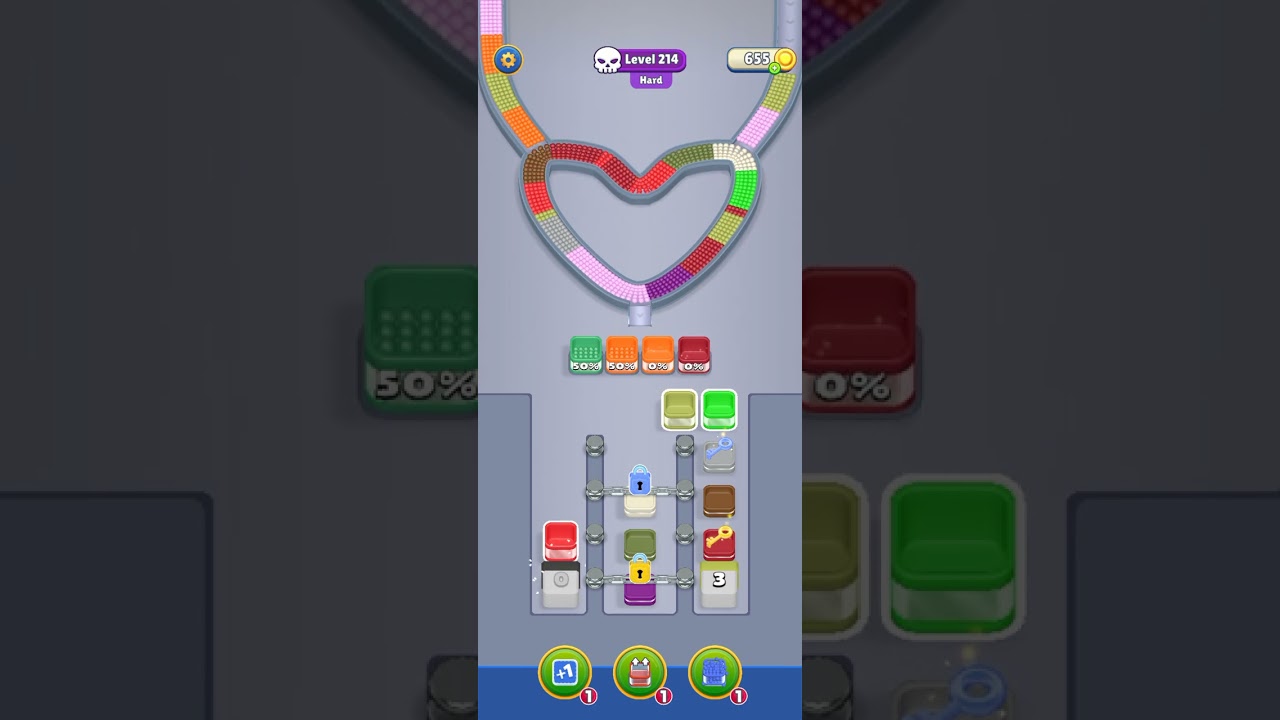Select the red 0% bucket
The width and height of the screenshot is (1280, 720).
692,354
